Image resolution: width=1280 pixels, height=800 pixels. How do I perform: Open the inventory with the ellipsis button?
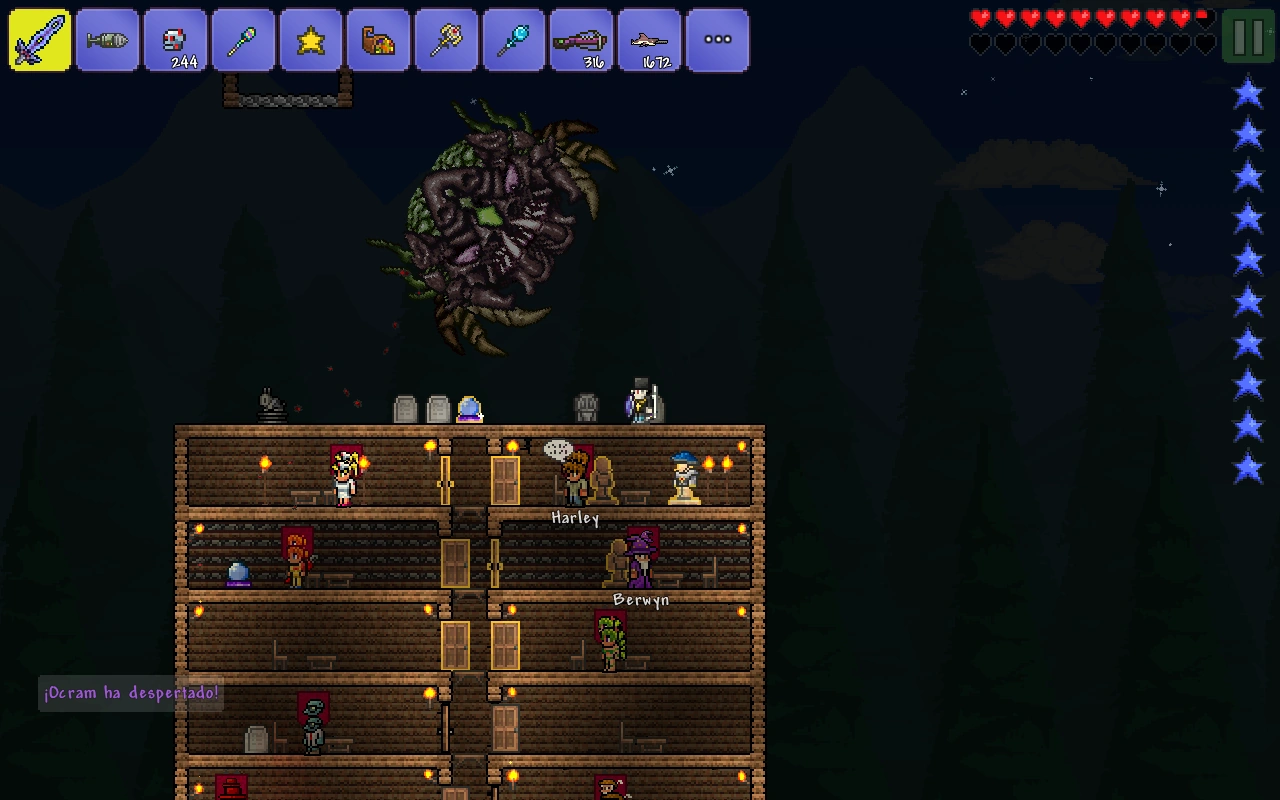[x=717, y=40]
